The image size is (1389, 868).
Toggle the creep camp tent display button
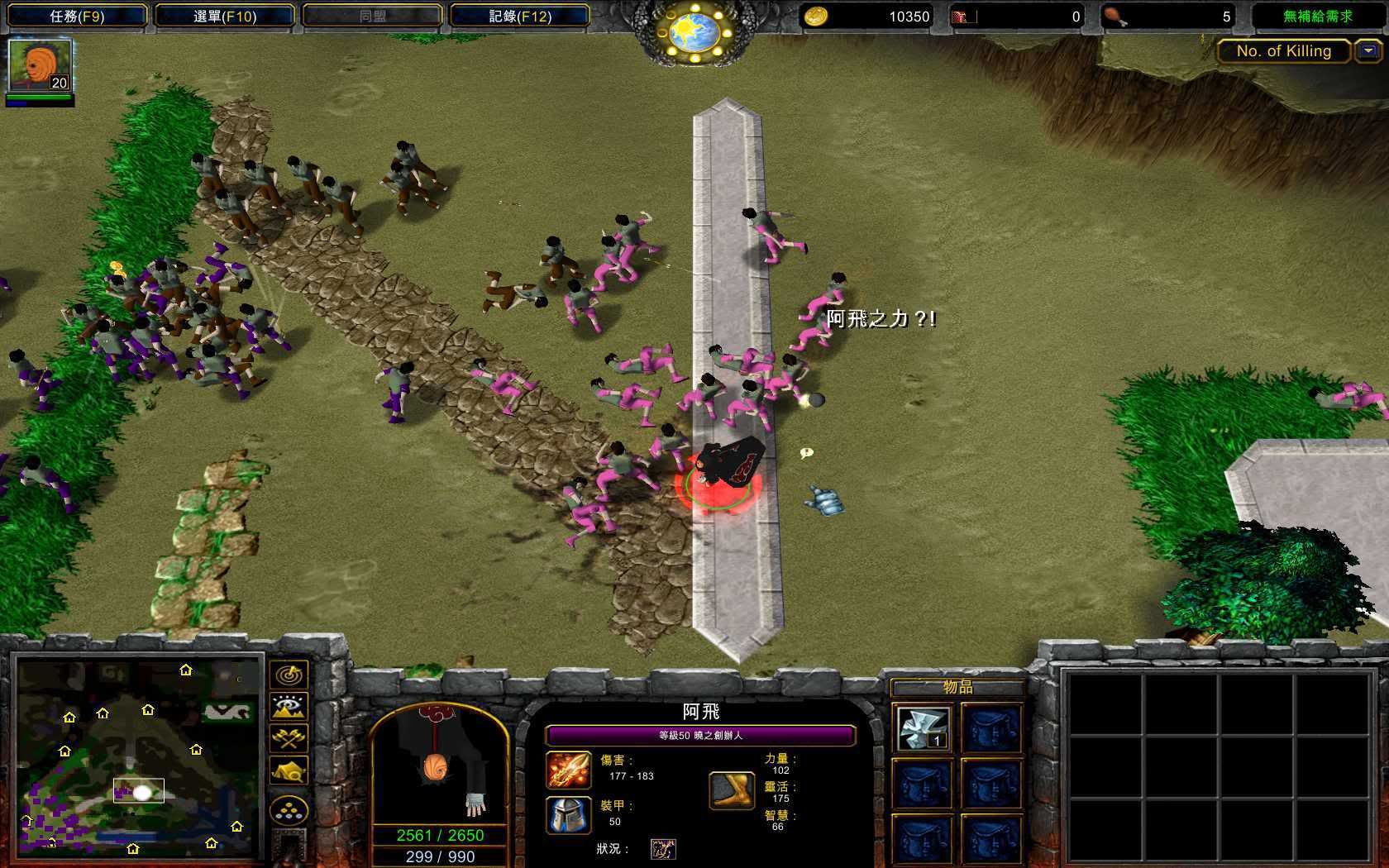click(x=289, y=771)
